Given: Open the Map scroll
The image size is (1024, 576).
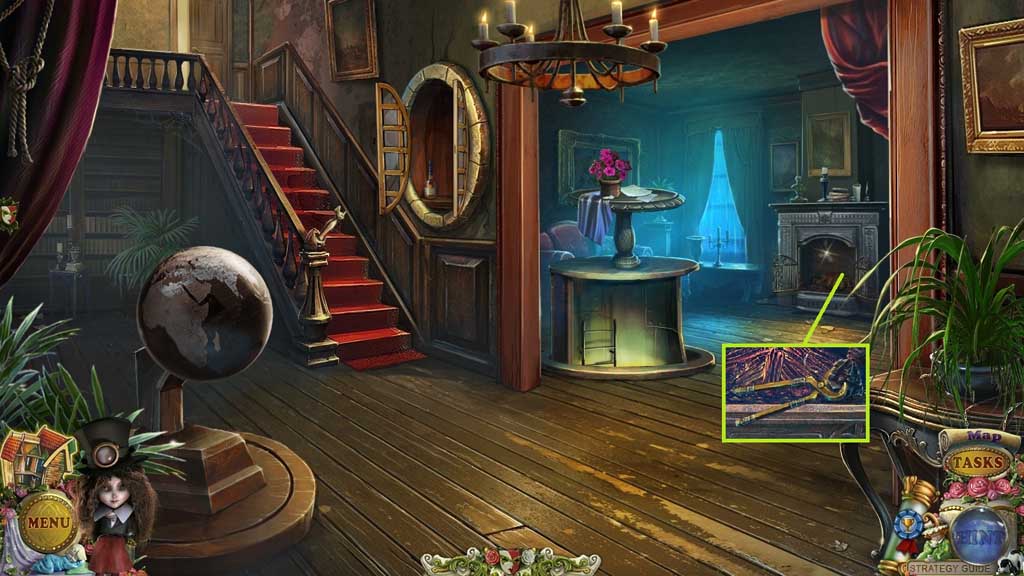Looking at the screenshot, I should (984, 436).
